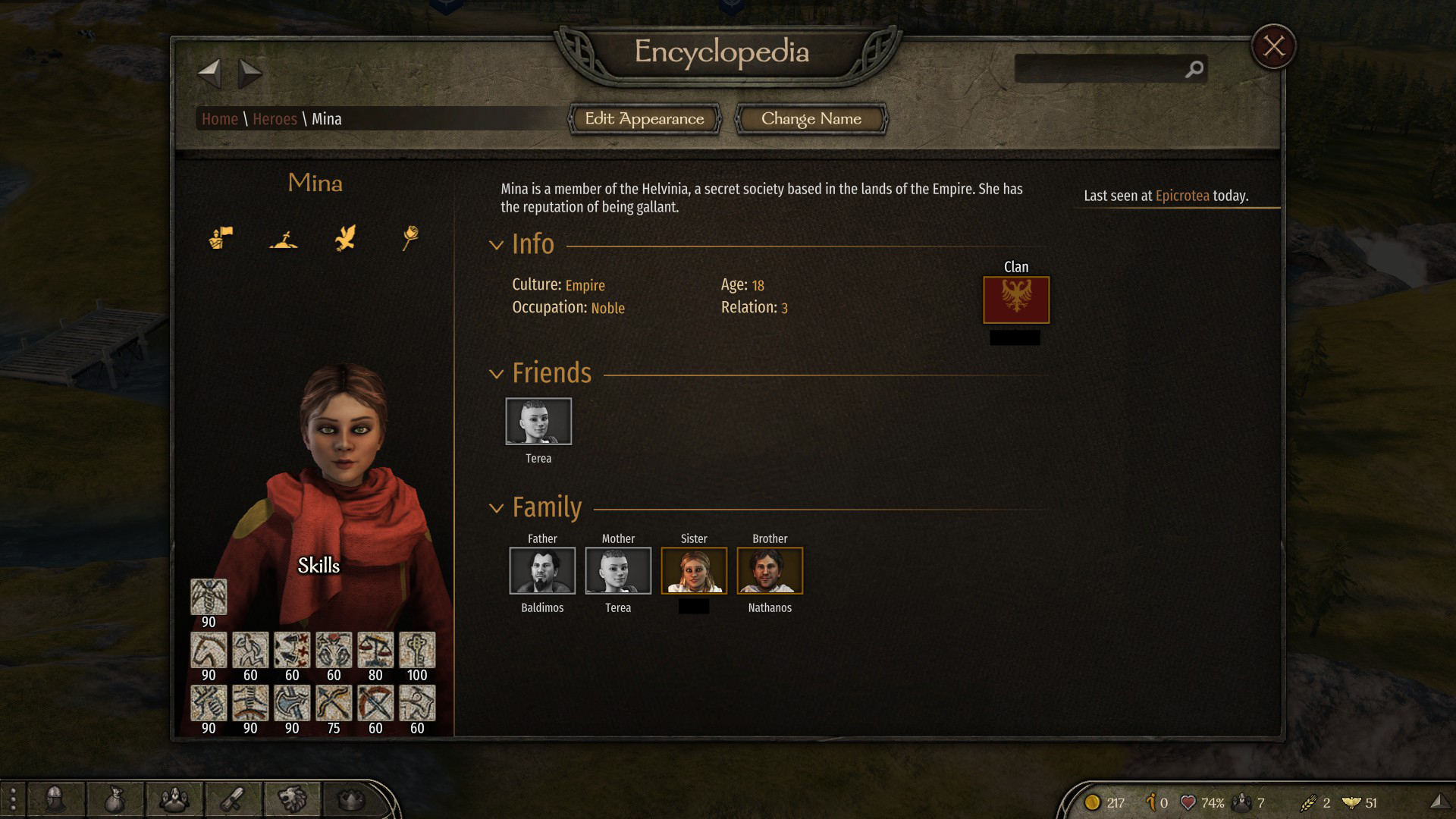Image resolution: width=1456 pixels, height=819 pixels.
Task: Open the kingdom crown icon in bottom bar
Action: tap(350, 799)
